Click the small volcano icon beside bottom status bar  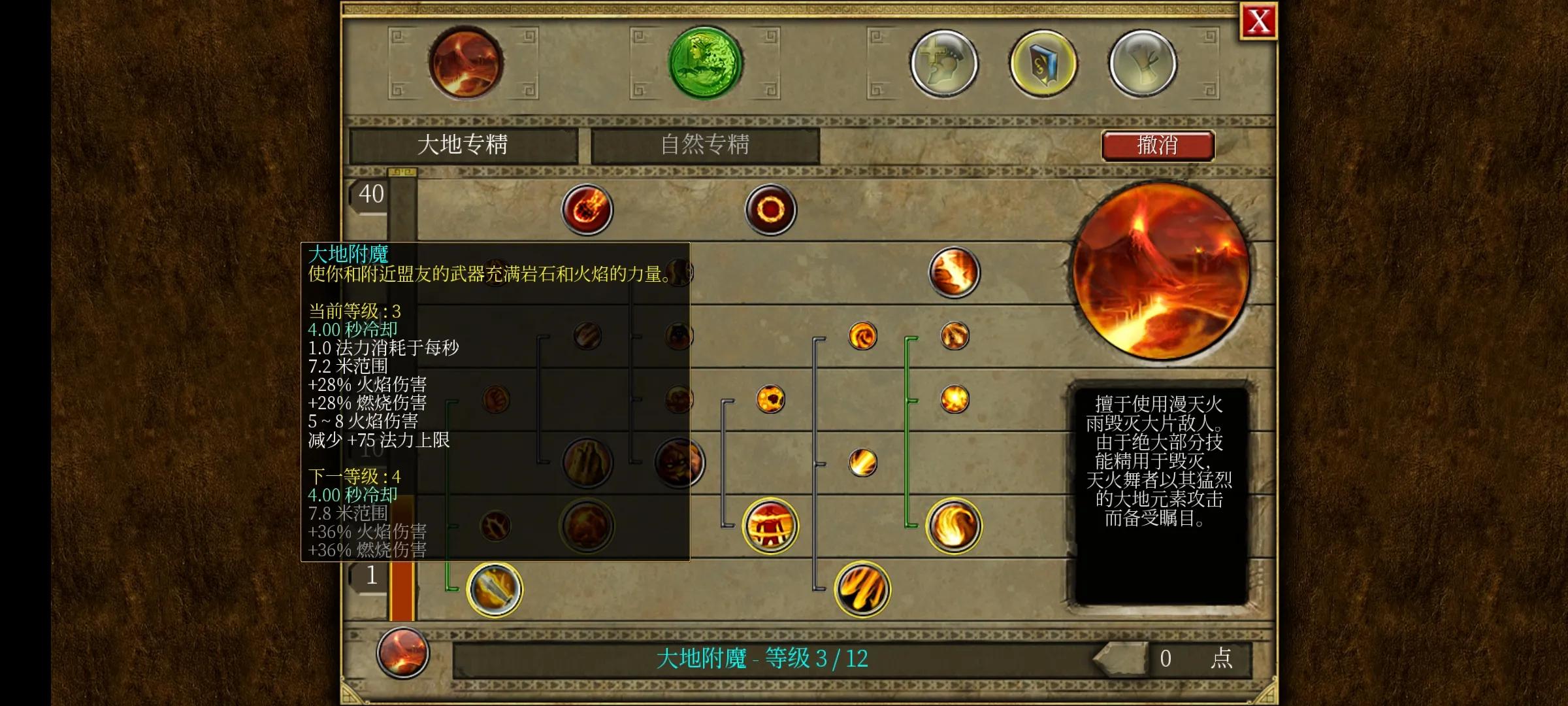tap(403, 654)
